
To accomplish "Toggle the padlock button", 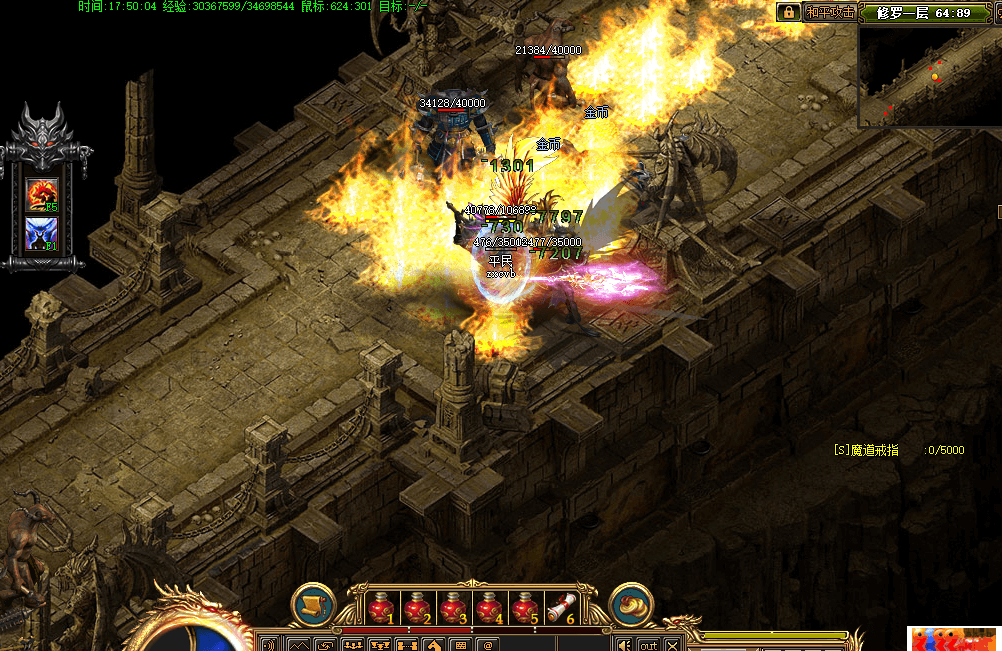I will point(788,12).
